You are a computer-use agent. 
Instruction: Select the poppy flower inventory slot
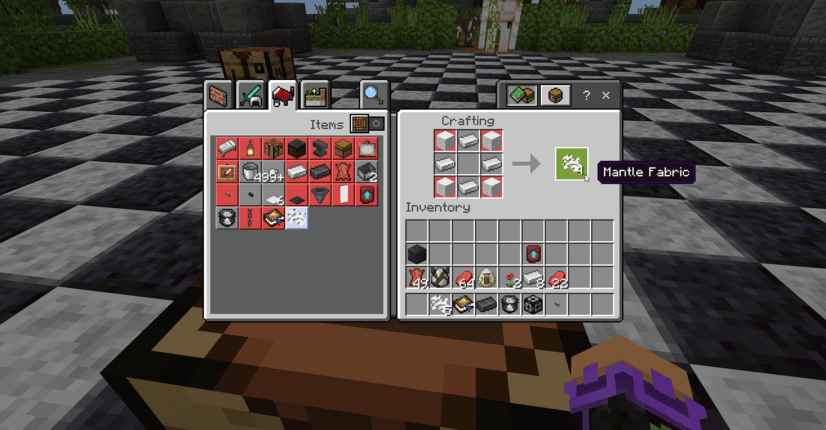click(x=509, y=277)
